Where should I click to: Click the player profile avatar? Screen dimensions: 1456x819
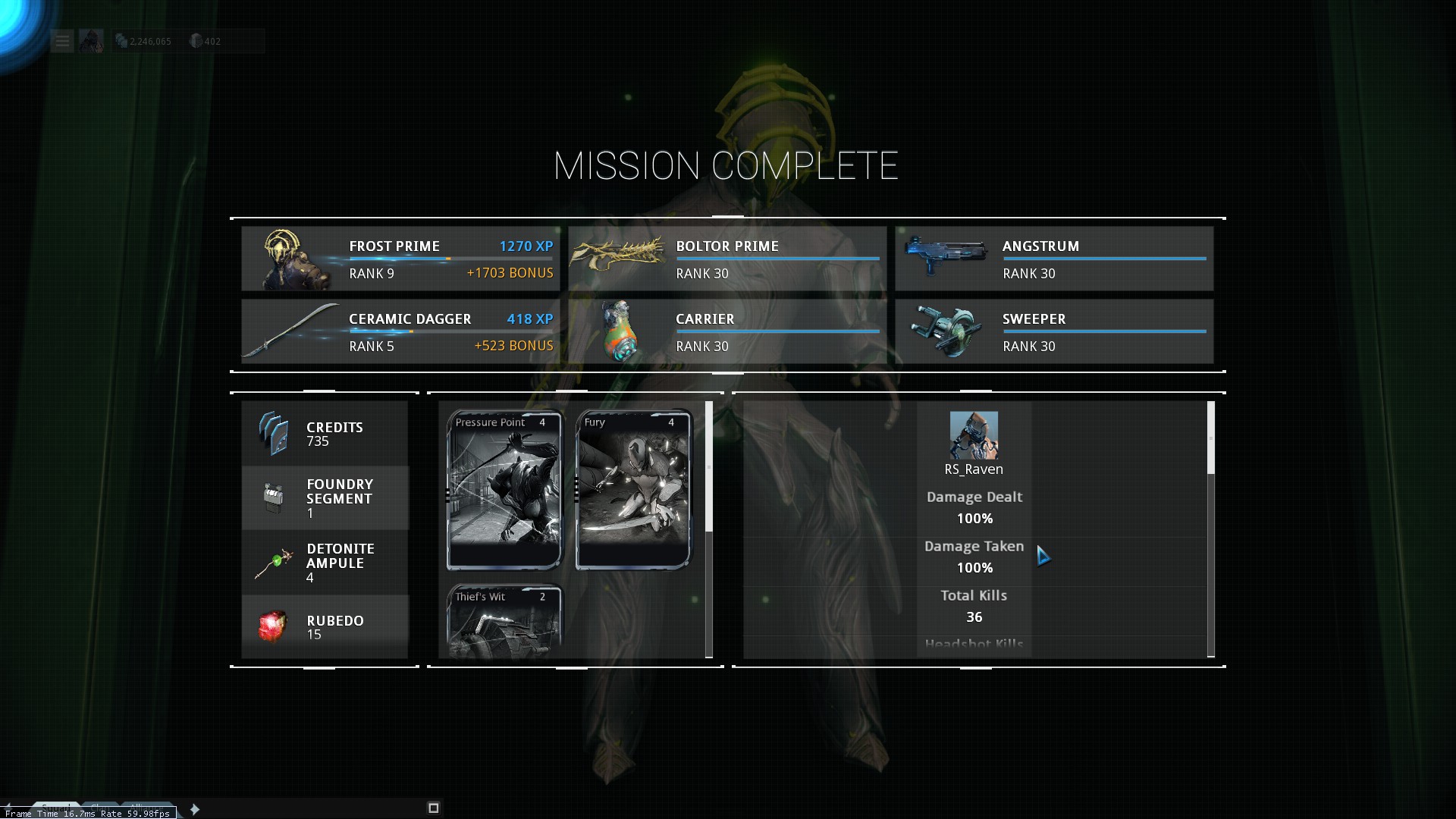click(x=91, y=41)
